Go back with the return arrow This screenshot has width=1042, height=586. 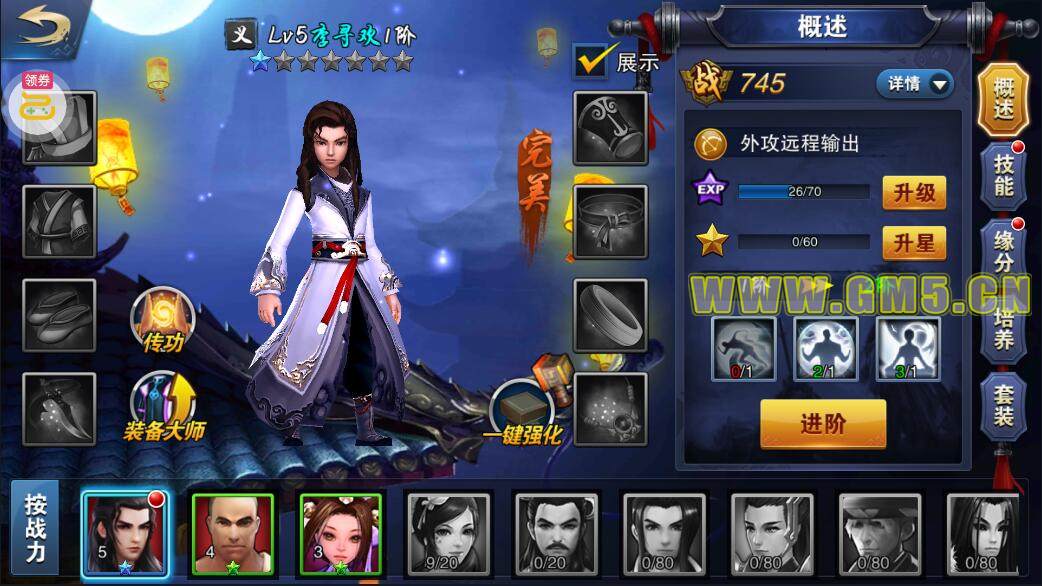43,26
